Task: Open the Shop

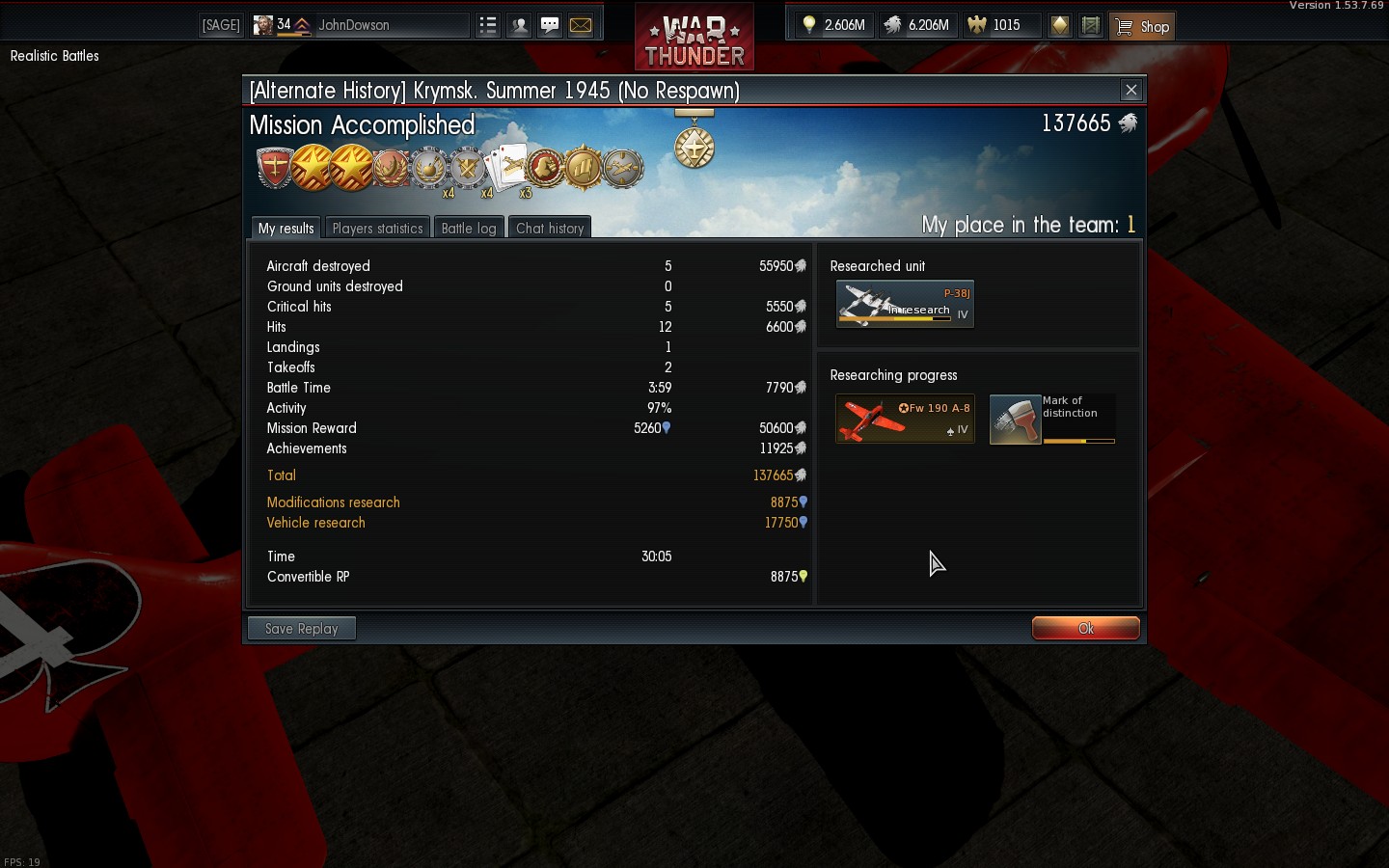Action: pyautogui.click(x=1143, y=26)
